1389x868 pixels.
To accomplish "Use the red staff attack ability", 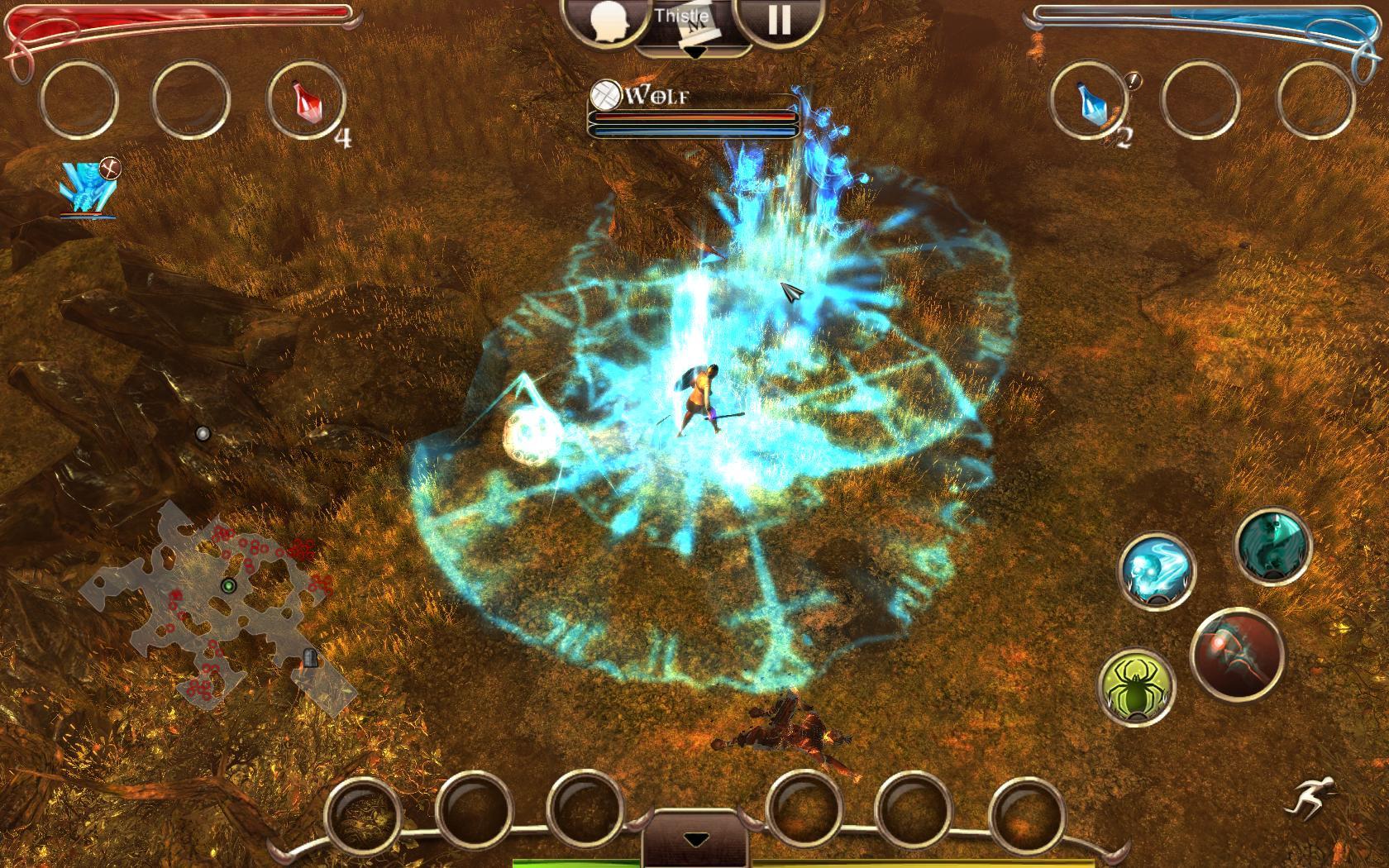I will [1237, 653].
